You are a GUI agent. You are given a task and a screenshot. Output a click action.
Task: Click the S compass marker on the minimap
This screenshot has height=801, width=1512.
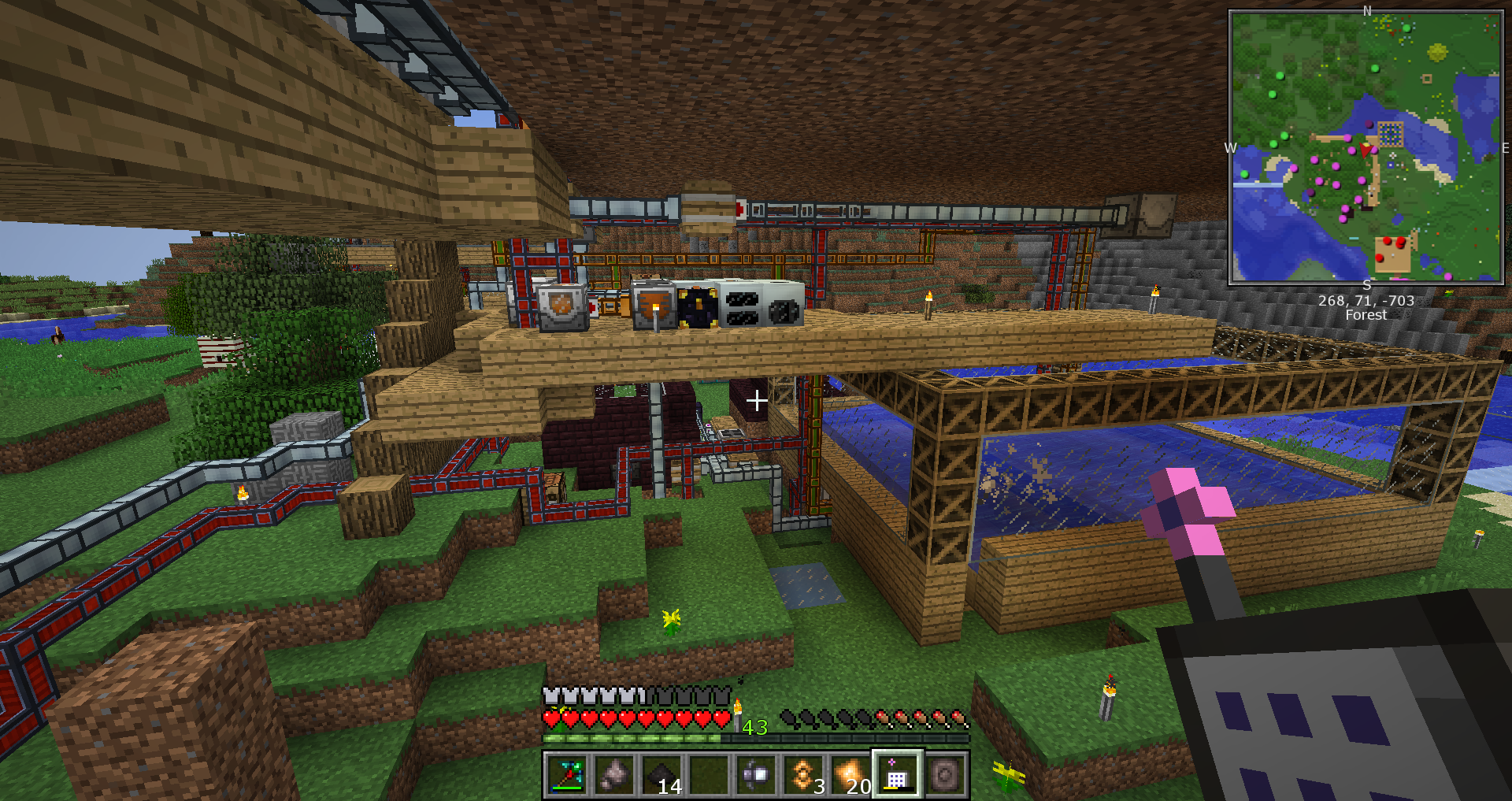tap(1366, 286)
